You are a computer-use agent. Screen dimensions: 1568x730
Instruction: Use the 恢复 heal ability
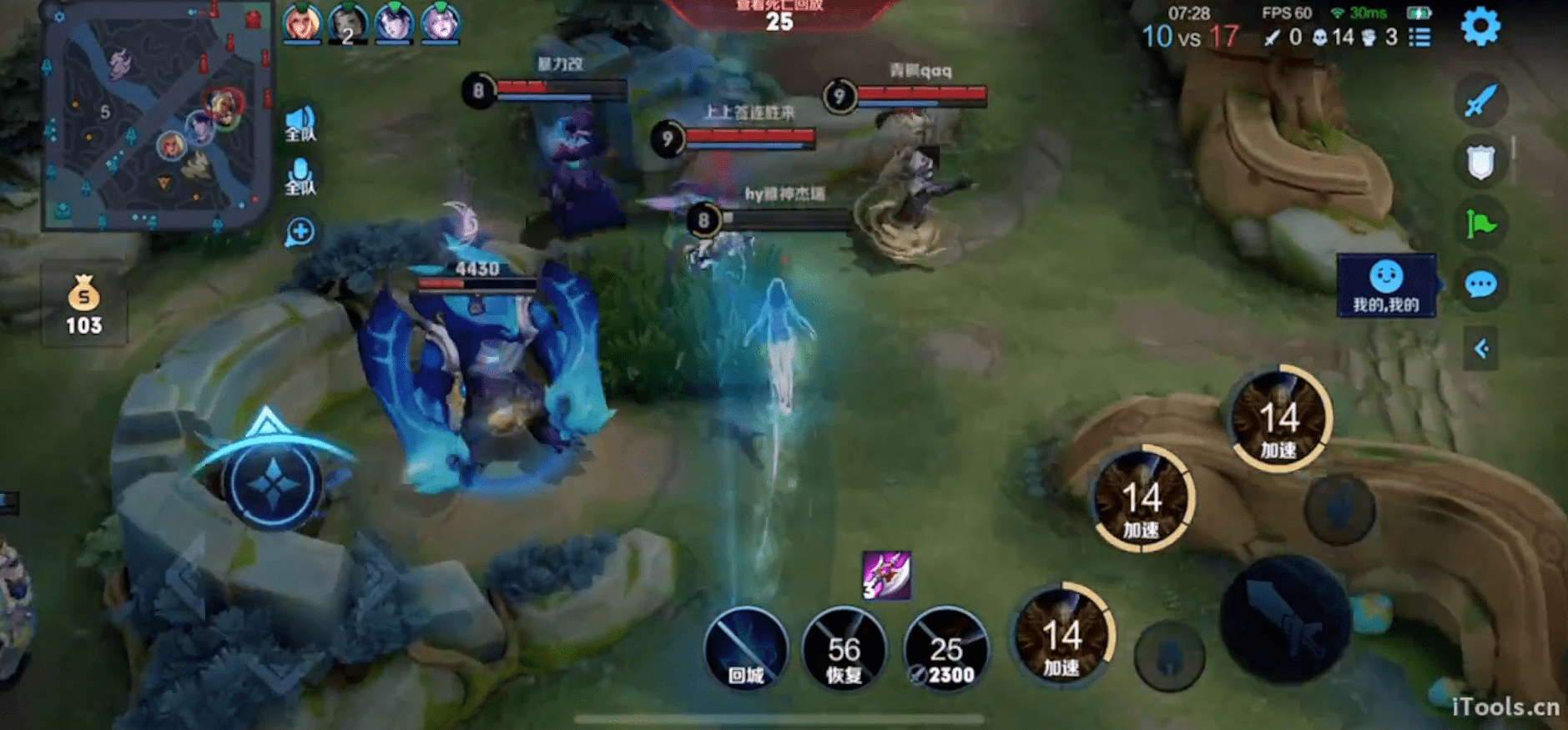844,649
